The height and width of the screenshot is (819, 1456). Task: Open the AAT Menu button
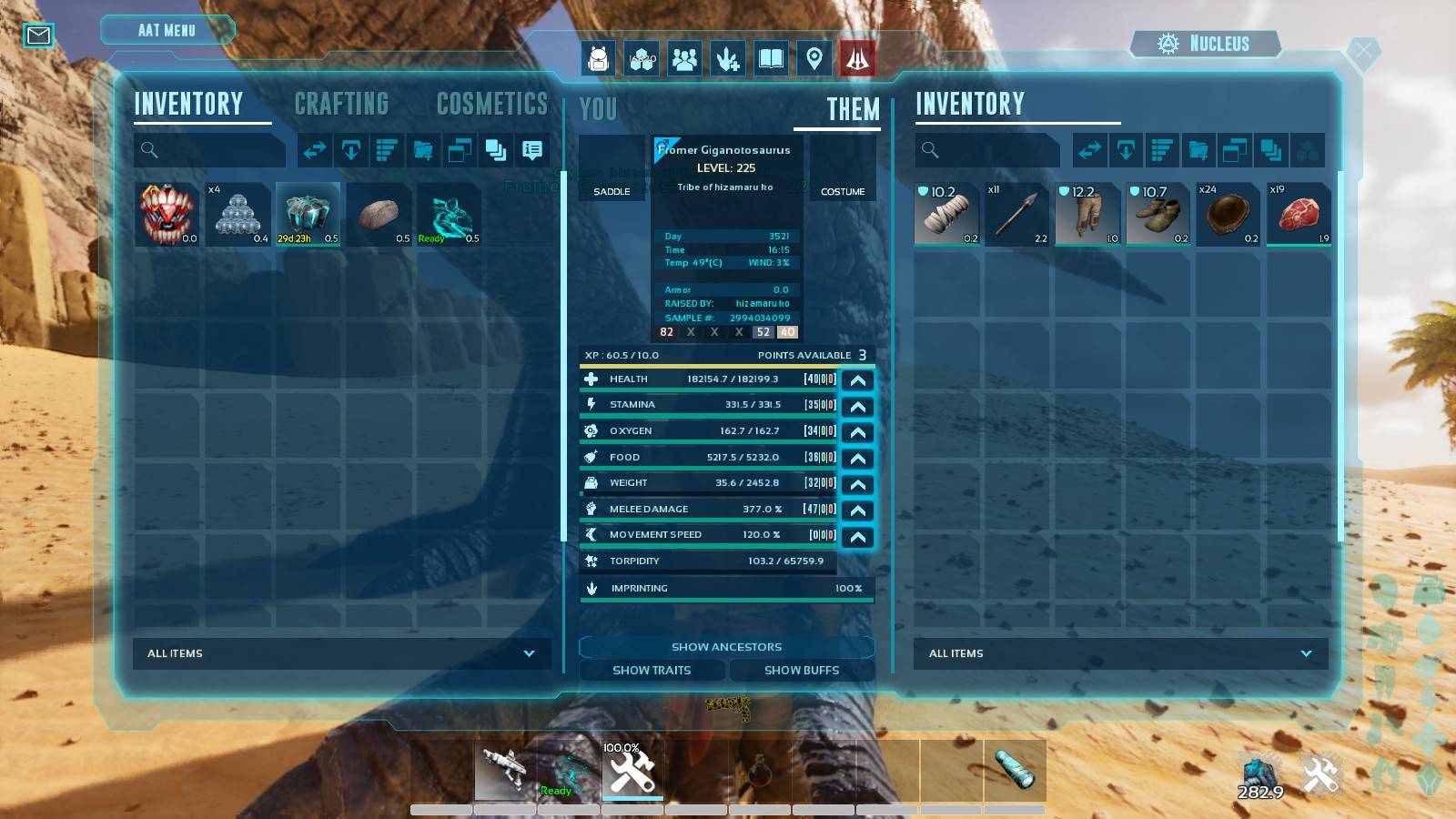pos(167,30)
